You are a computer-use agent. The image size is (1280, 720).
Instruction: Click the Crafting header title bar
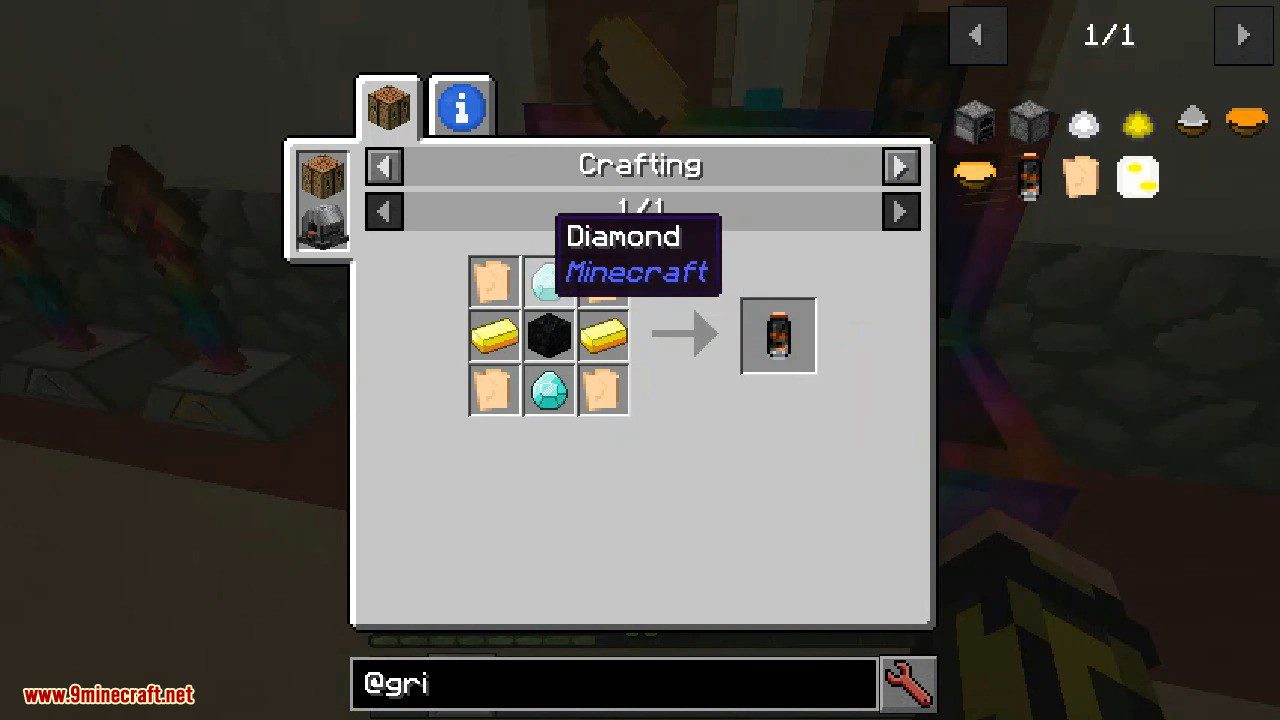click(x=641, y=165)
